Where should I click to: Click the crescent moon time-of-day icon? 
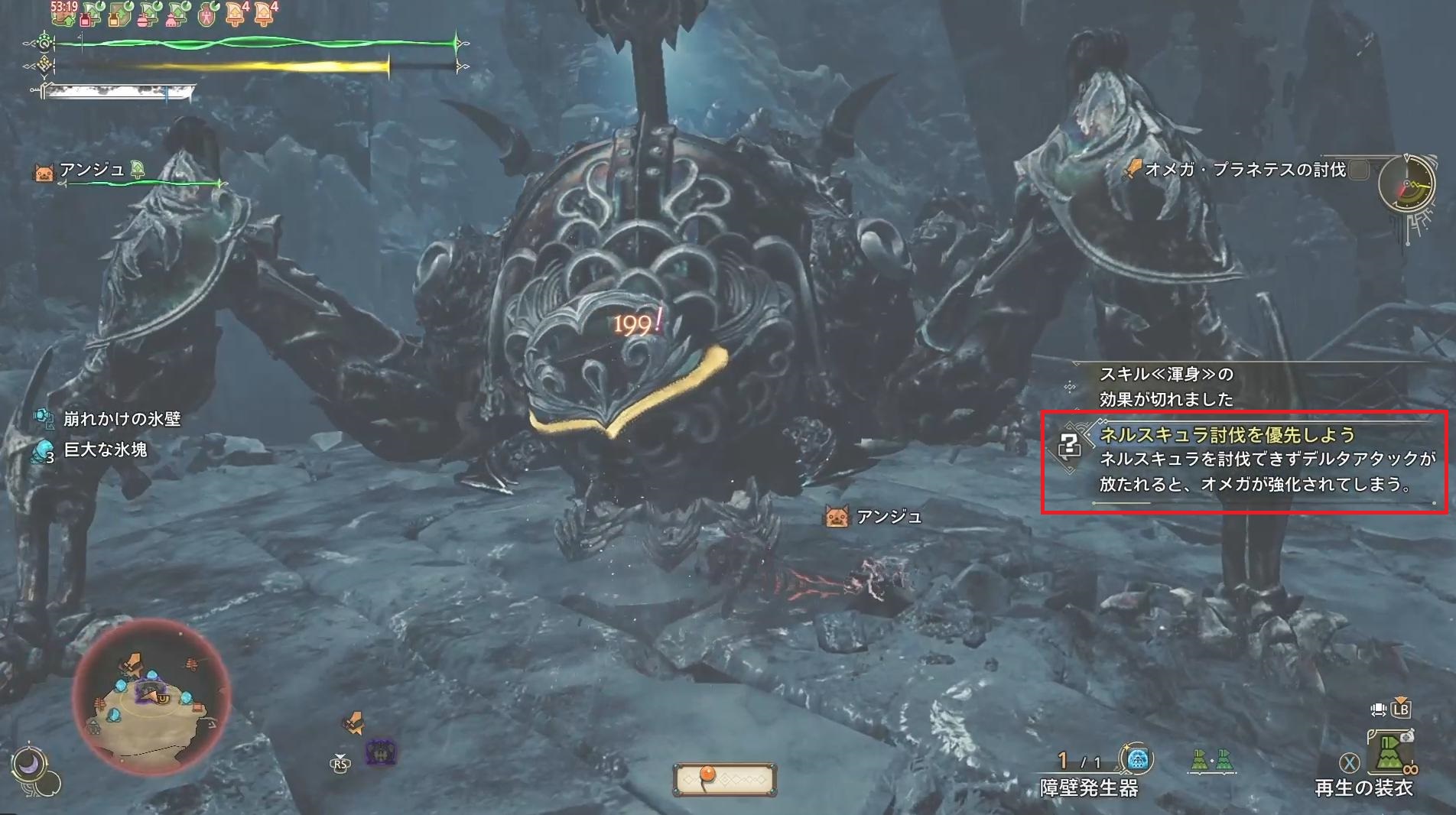28,764
